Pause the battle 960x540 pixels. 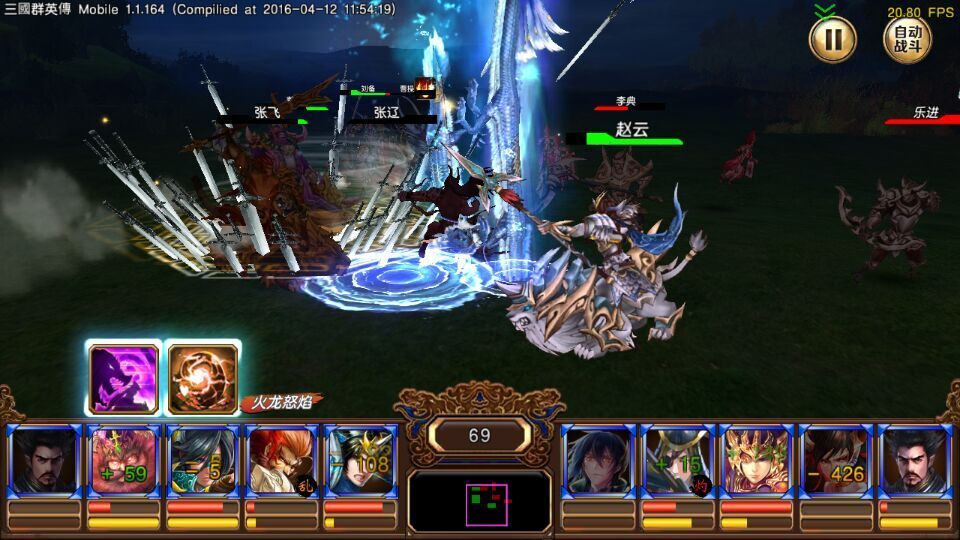(832, 40)
